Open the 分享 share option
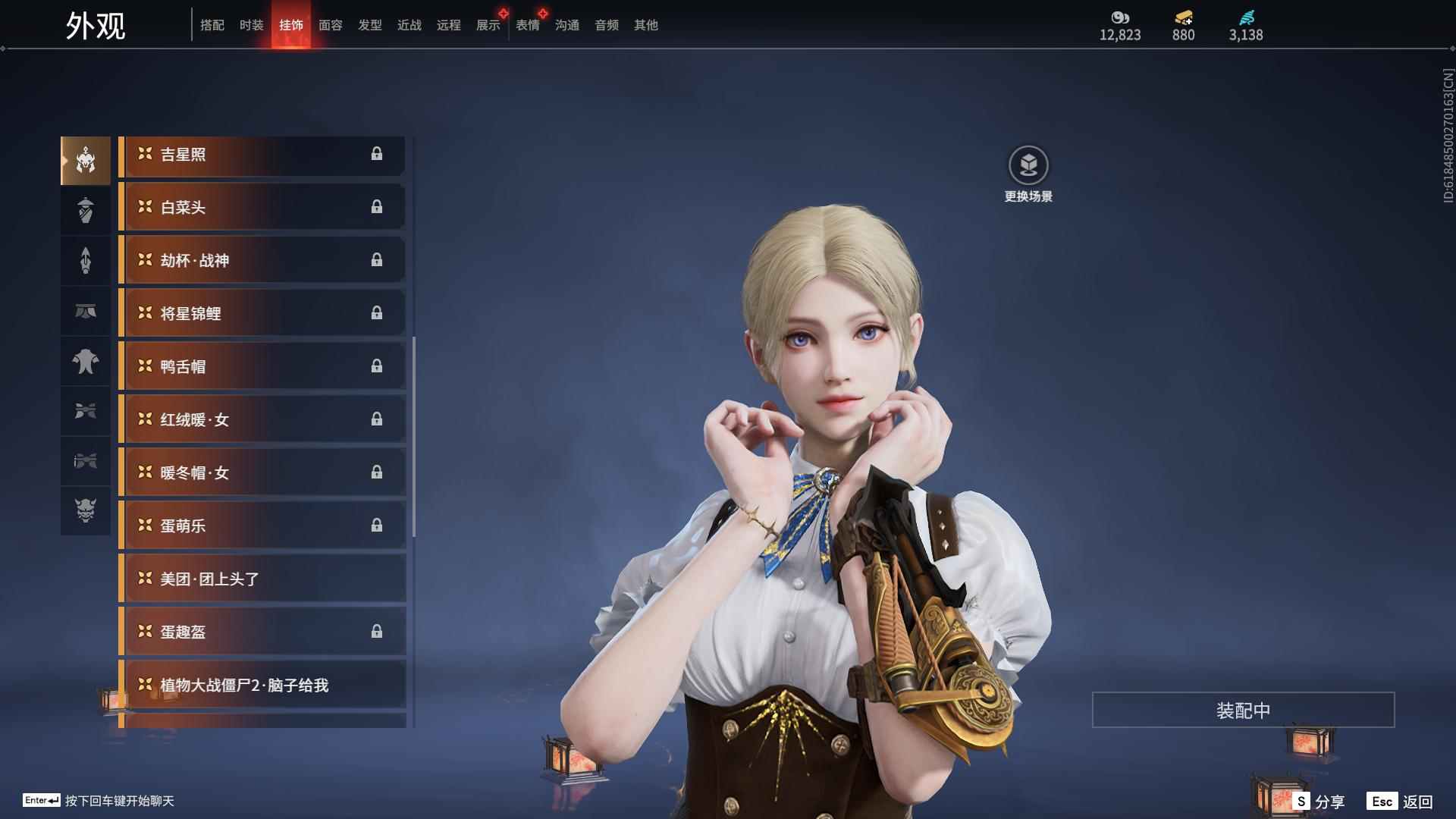This screenshot has width=1456, height=819. pyautogui.click(x=1319, y=802)
